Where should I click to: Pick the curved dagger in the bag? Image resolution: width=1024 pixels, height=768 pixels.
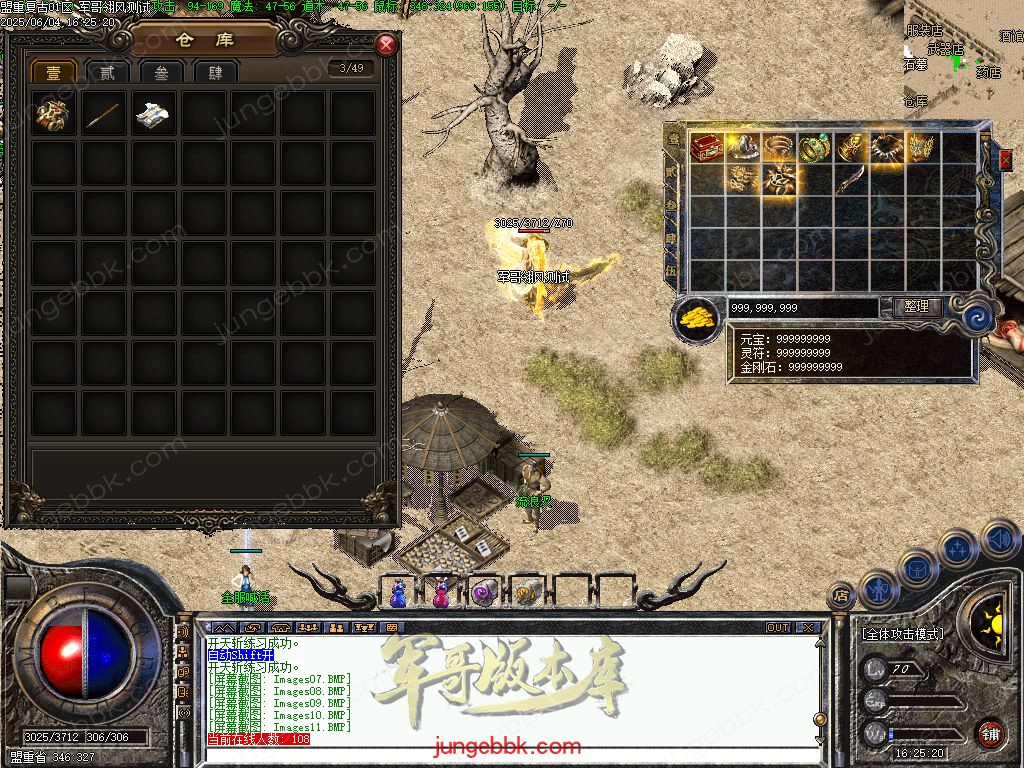pyautogui.click(x=850, y=181)
